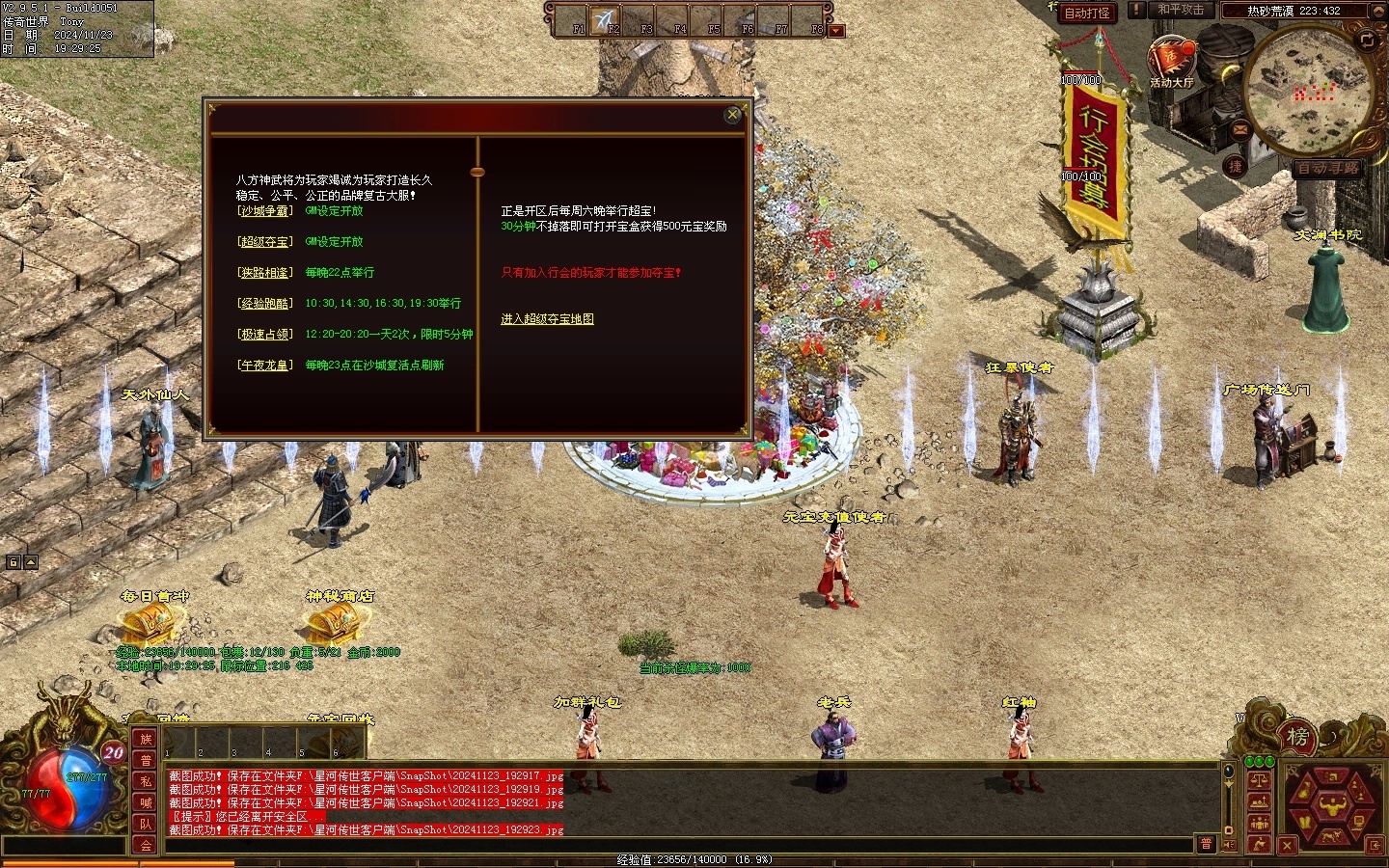
Task: Switch the 和平攻击 attack mode
Action: [x=1181, y=11]
